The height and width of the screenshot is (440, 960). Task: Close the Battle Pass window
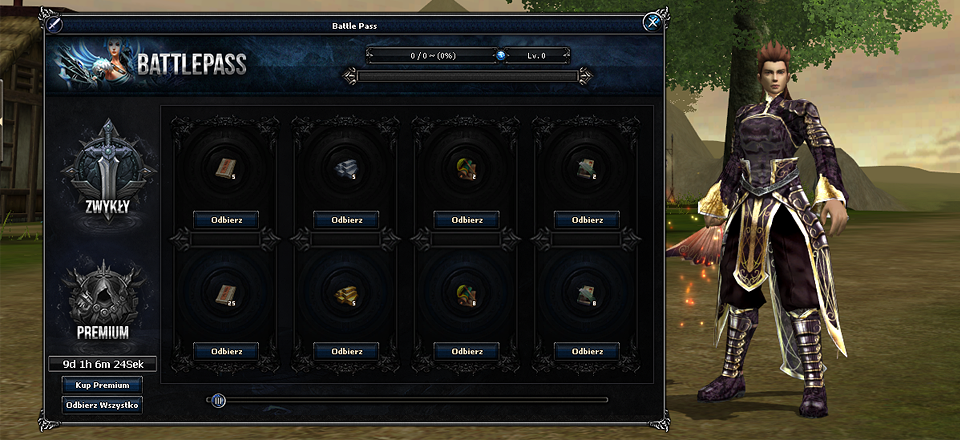point(652,21)
